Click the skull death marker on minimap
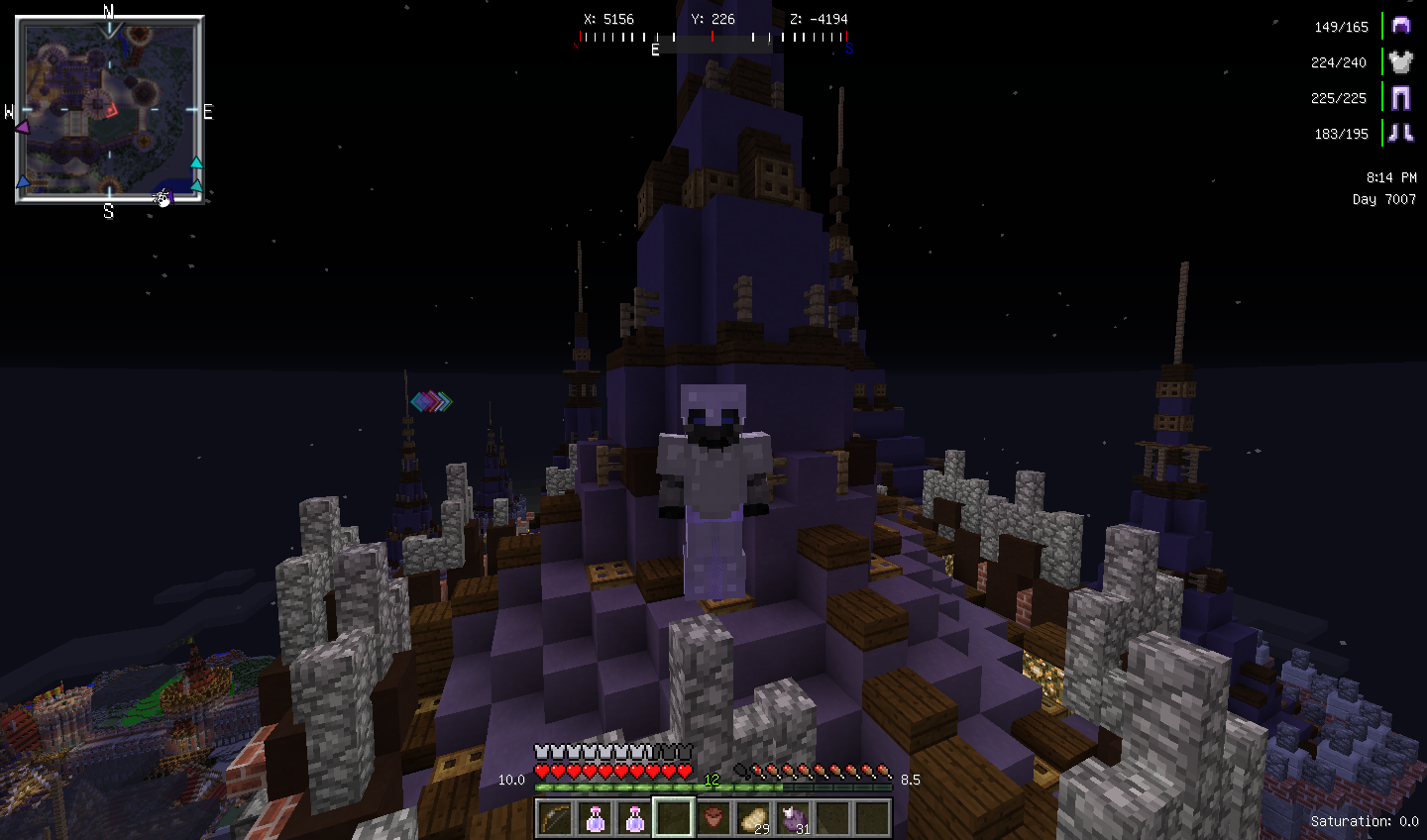Viewport: 1427px width, 840px height. click(x=163, y=199)
